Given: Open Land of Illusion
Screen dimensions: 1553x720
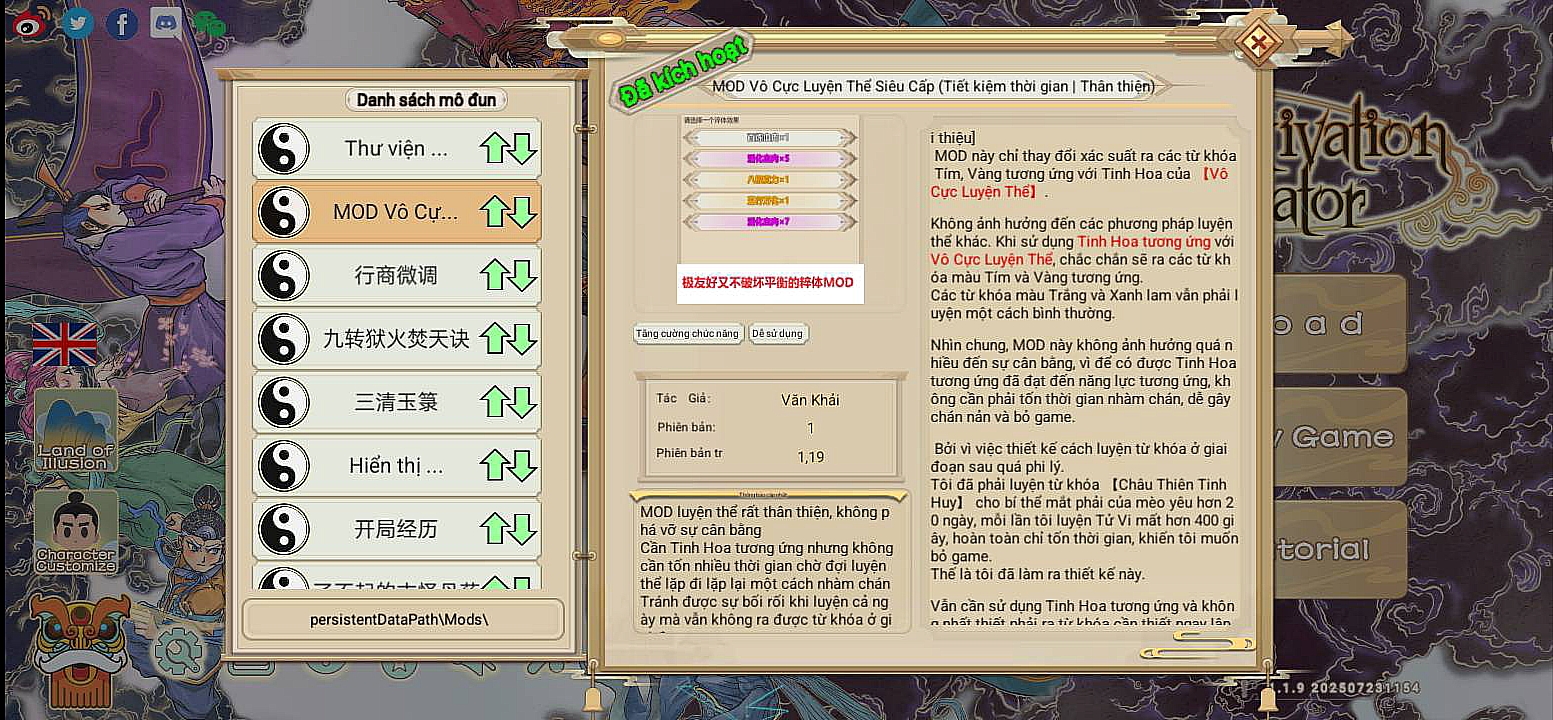Looking at the screenshot, I should pyautogui.click(x=76, y=432).
